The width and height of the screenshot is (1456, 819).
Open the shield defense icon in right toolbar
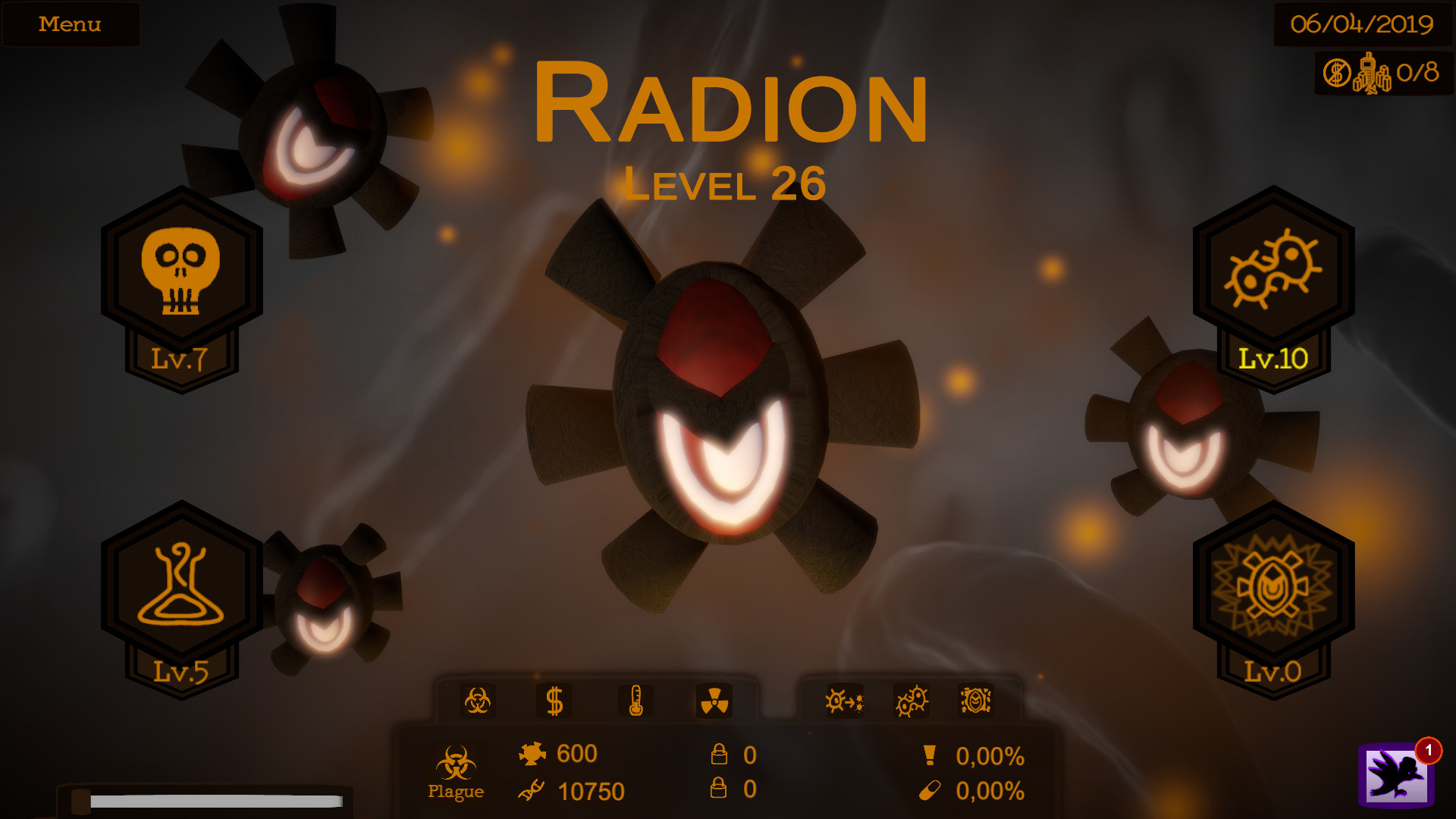[978, 701]
